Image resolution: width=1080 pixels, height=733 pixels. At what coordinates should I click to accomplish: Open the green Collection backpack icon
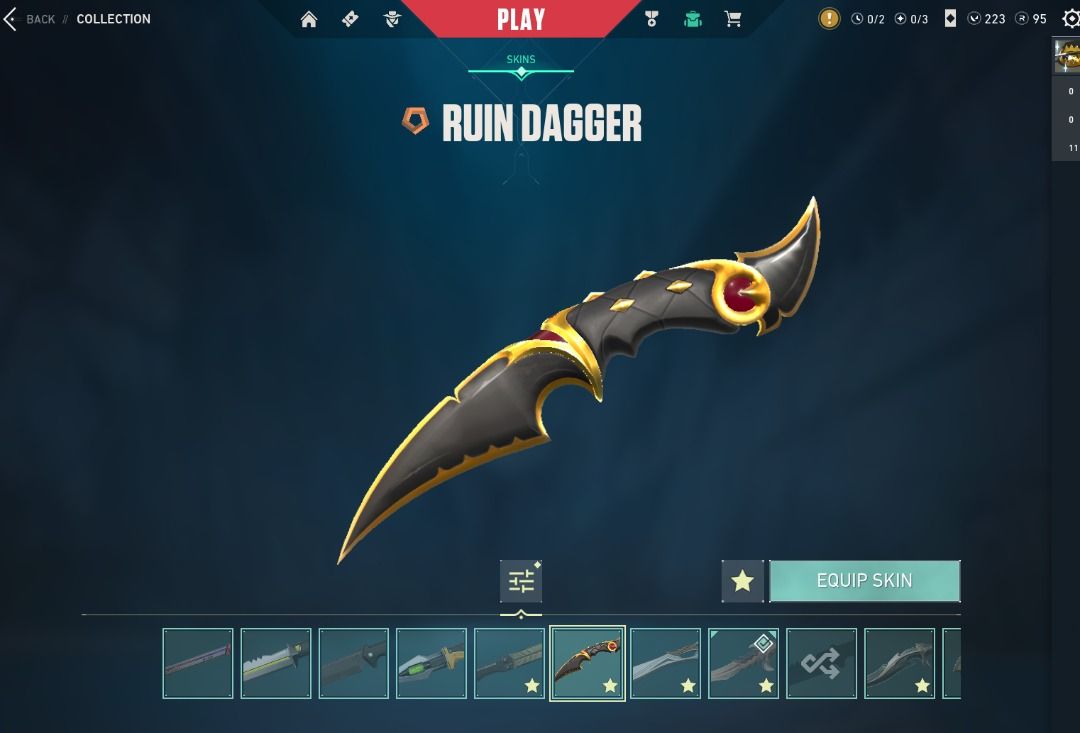692,19
